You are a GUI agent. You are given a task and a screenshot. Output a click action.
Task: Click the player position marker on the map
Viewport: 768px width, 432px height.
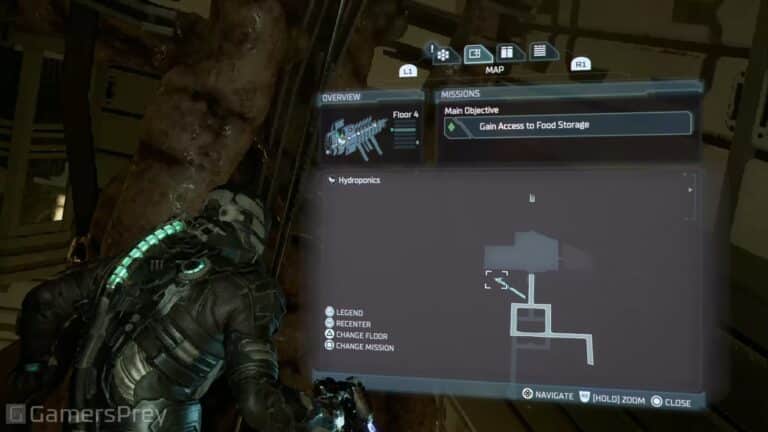tap(496, 280)
